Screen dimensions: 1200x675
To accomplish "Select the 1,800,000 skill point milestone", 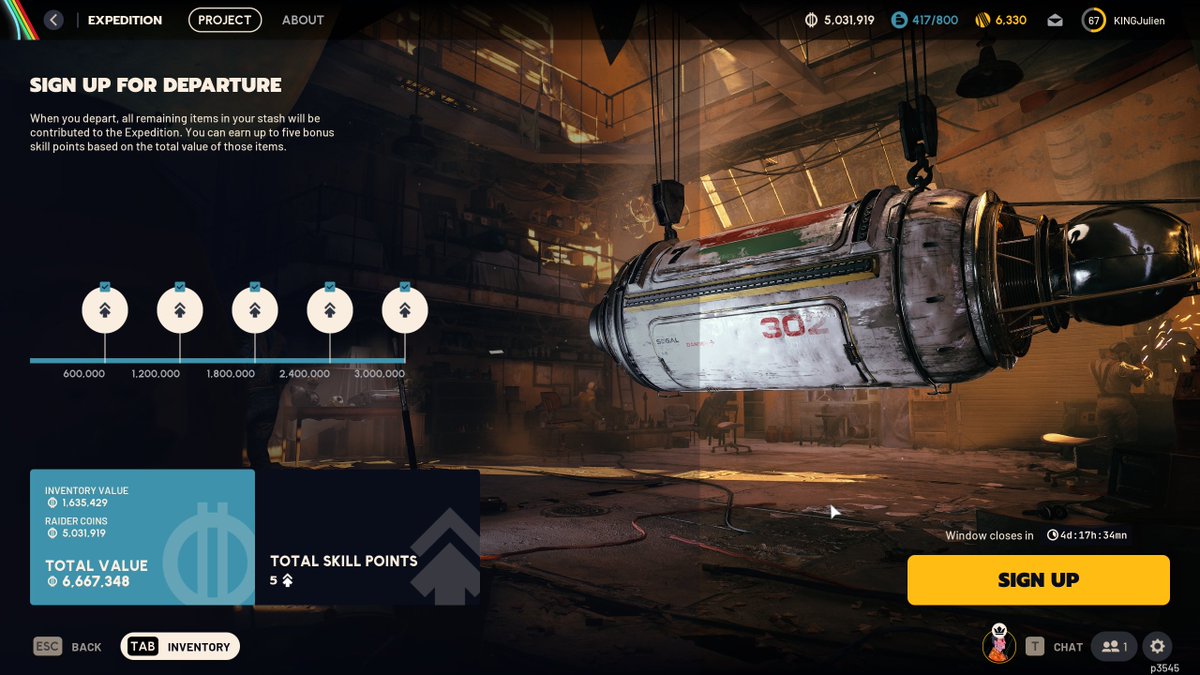I will point(255,311).
